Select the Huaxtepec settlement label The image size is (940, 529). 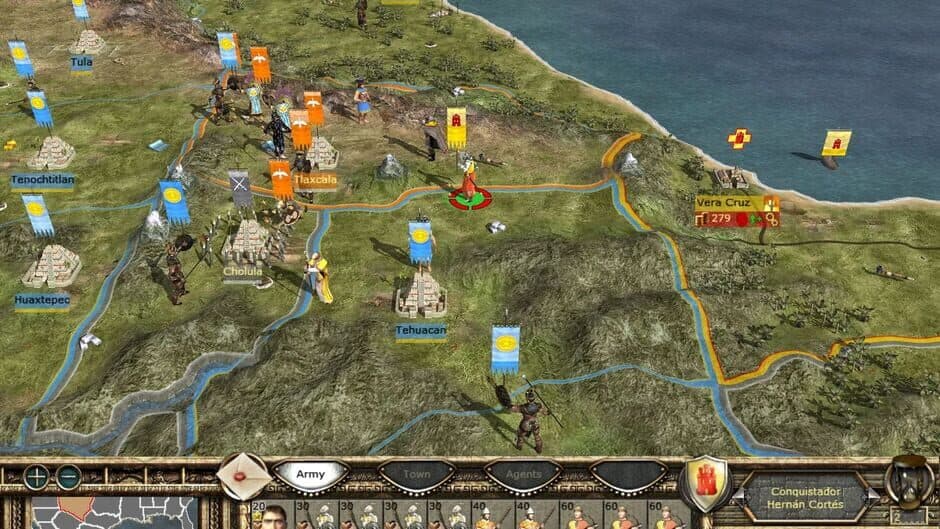click(43, 299)
